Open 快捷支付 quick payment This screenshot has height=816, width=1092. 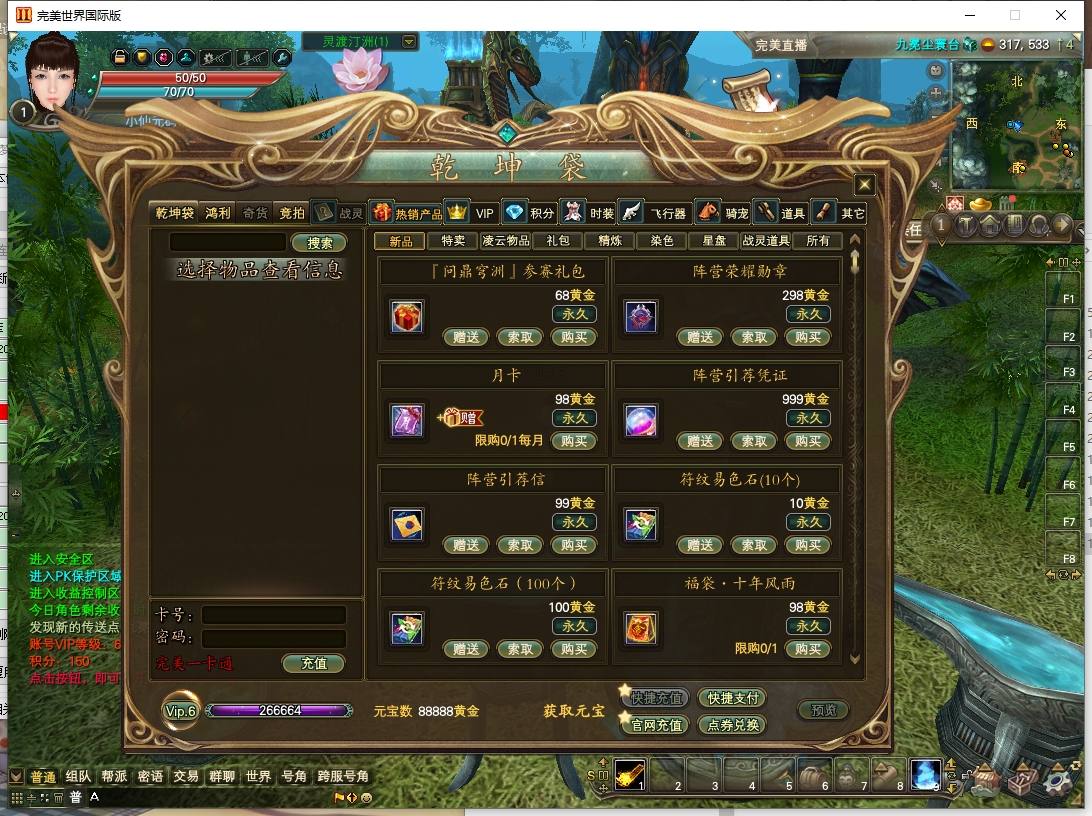733,698
